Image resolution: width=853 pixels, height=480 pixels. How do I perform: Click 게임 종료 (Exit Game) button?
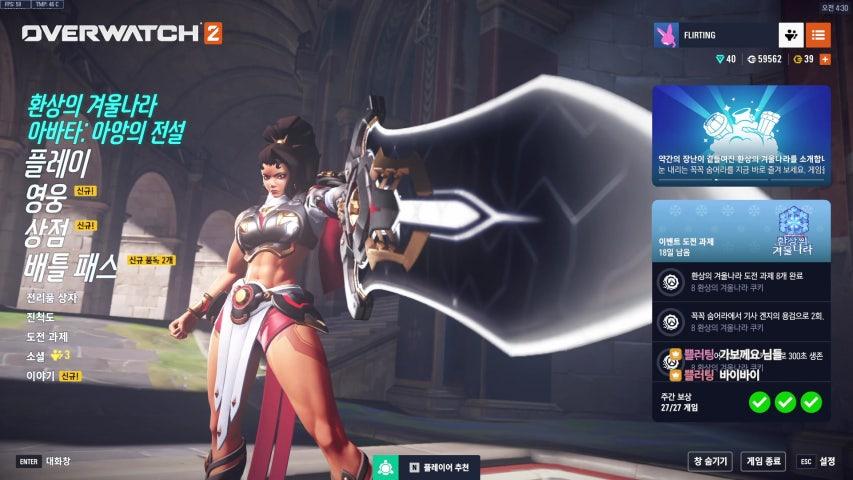click(764, 461)
